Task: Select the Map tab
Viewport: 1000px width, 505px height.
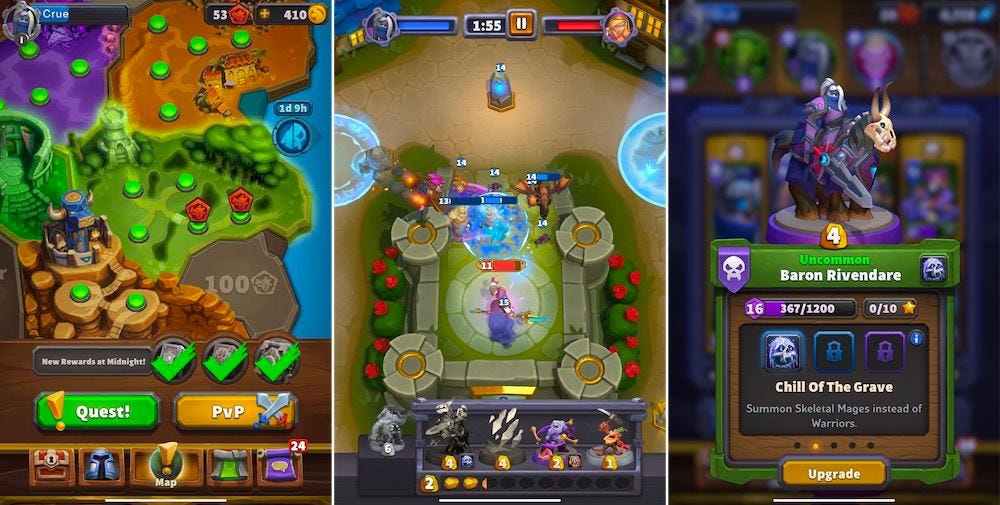Action: click(164, 465)
